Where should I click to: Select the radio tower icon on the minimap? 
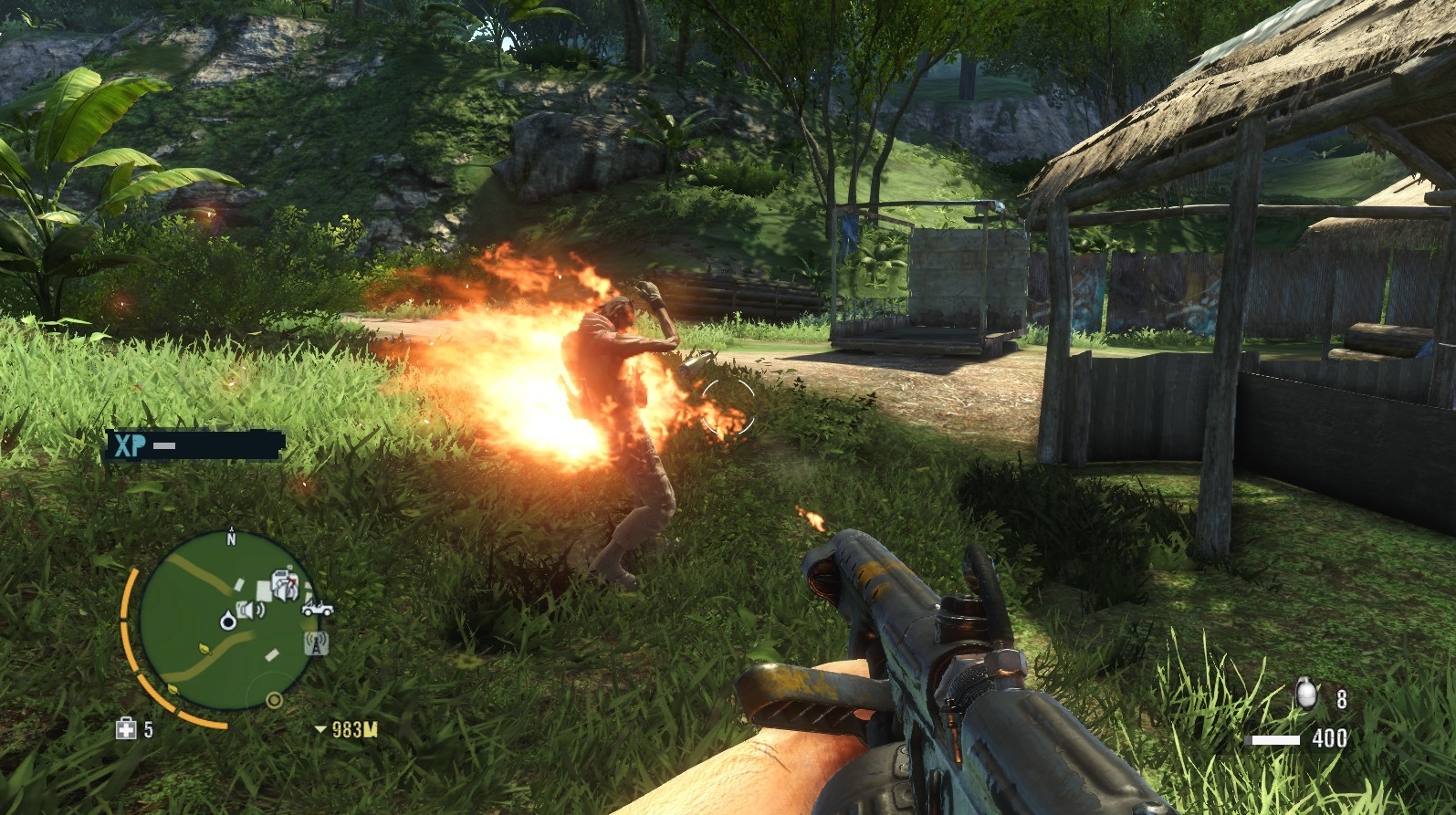tap(317, 644)
